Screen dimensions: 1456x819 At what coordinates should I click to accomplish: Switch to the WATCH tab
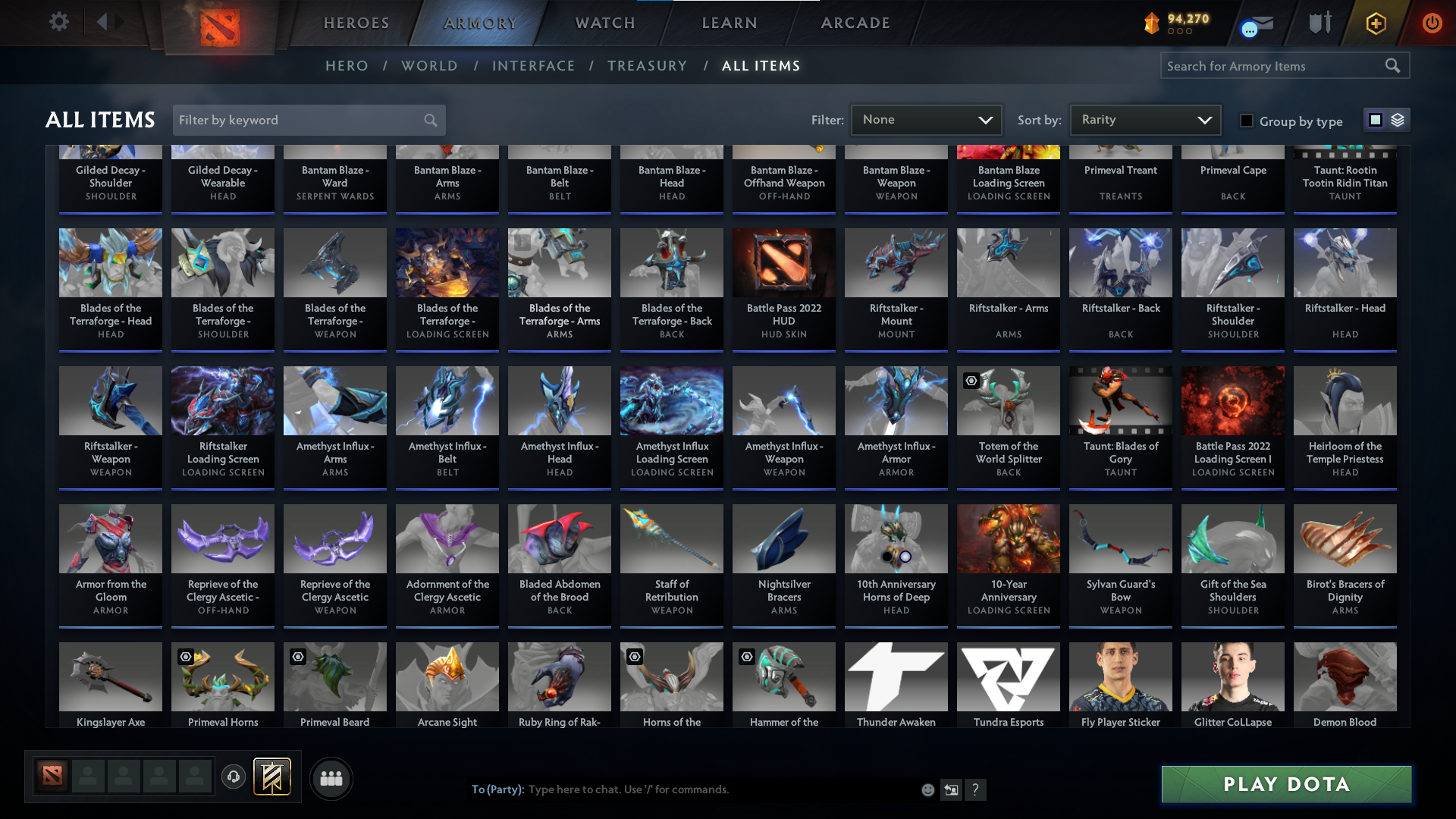pyautogui.click(x=604, y=23)
